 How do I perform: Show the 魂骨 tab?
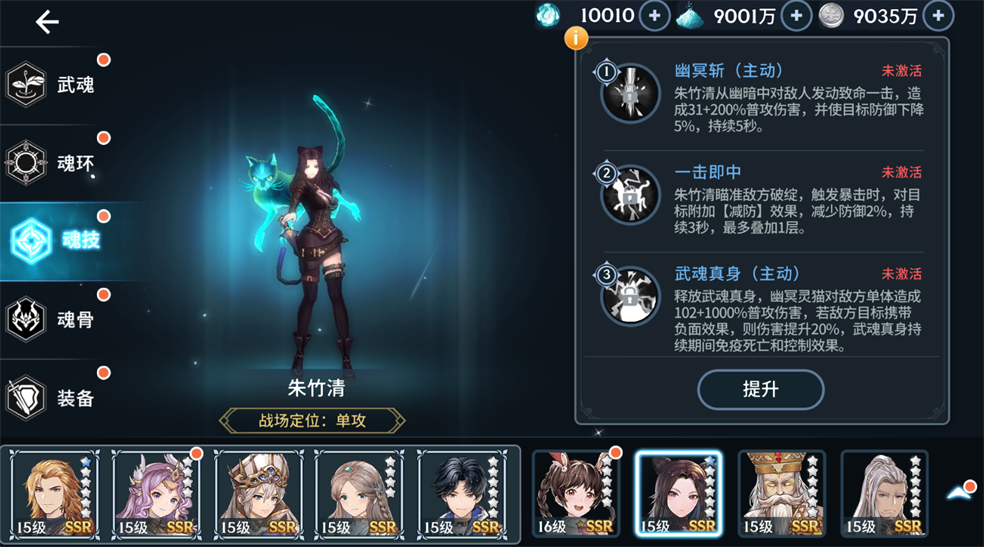click(x=55, y=320)
